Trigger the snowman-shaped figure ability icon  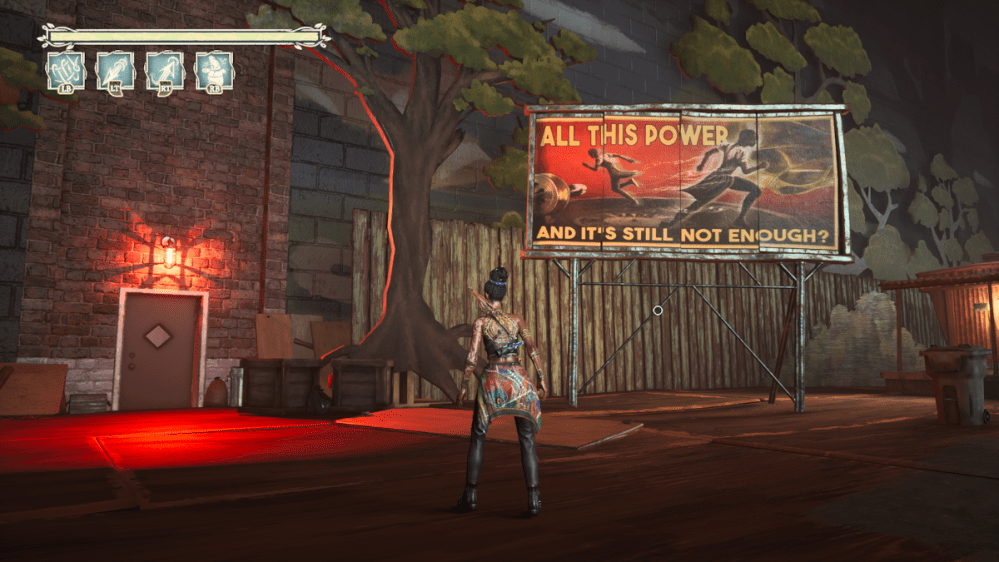click(x=214, y=70)
